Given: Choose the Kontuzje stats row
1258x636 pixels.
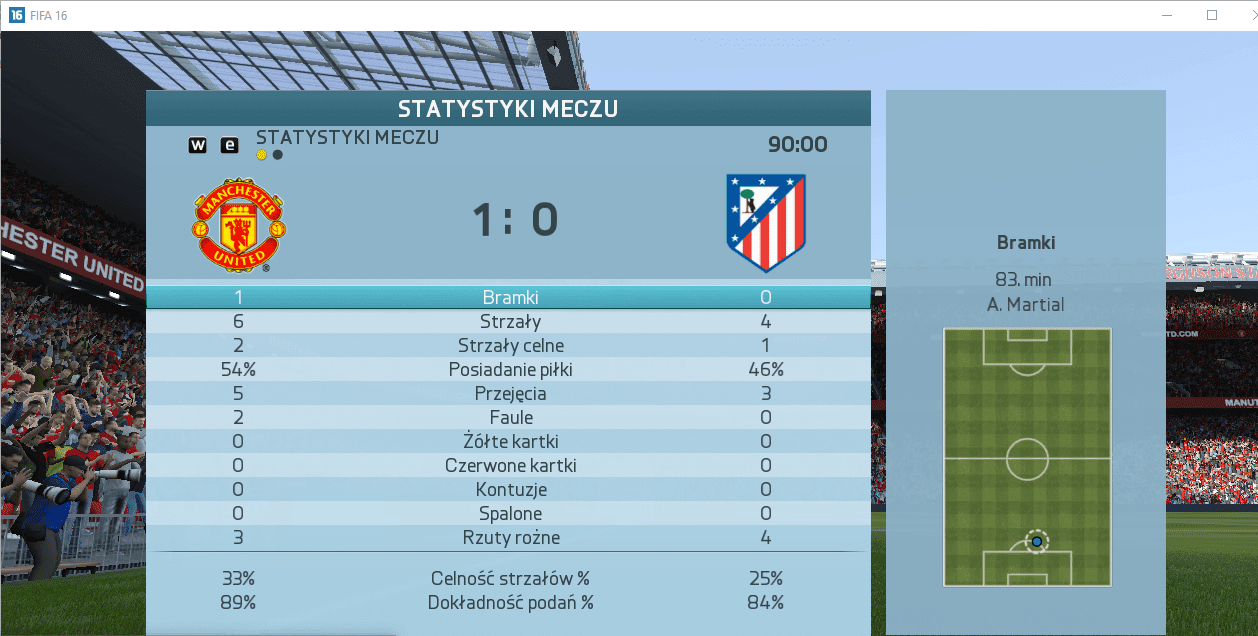Looking at the screenshot, I should coord(510,489).
